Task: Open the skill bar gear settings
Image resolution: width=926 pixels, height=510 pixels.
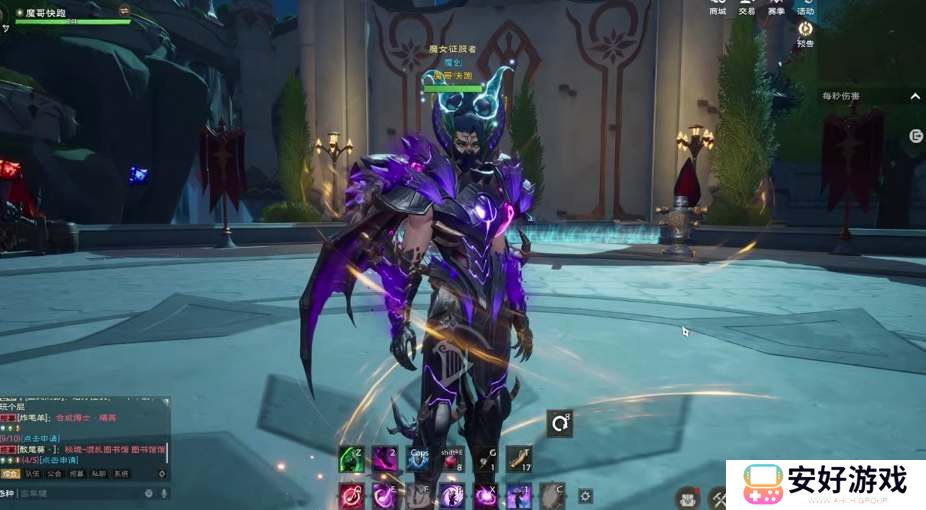Action: tap(586, 495)
